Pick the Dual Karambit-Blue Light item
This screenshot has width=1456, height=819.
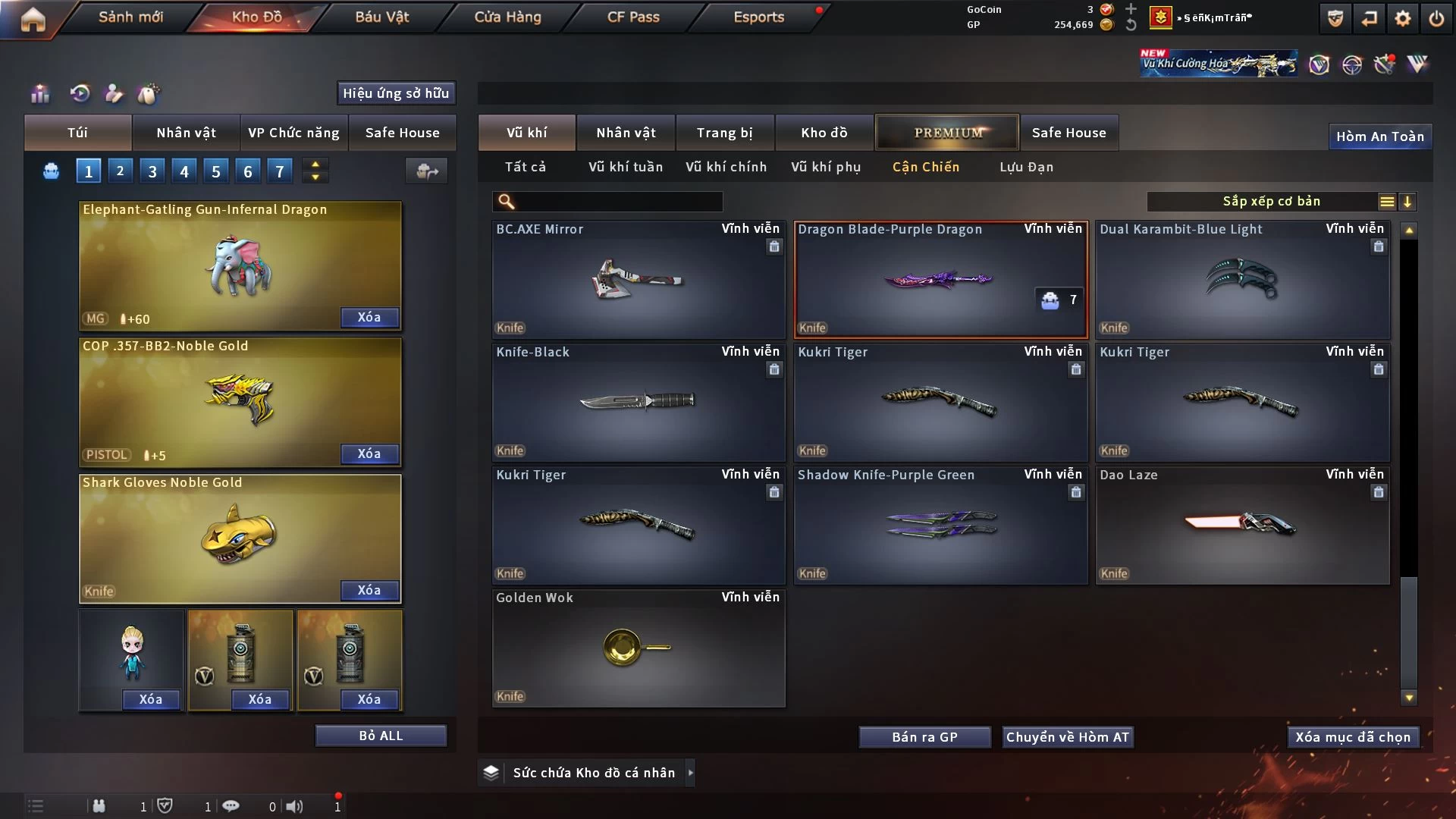(x=1242, y=279)
